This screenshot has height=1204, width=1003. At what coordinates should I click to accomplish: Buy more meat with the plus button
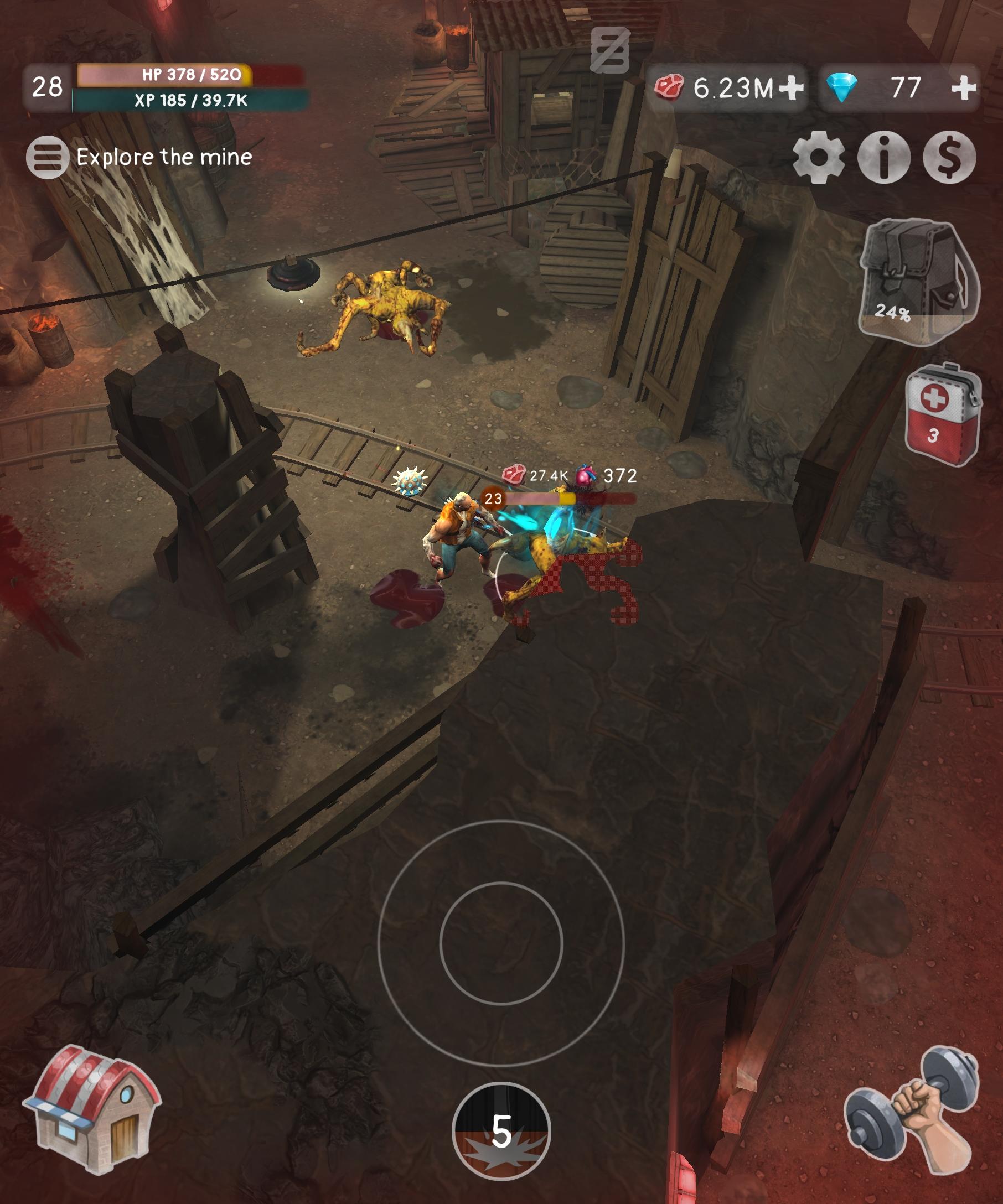pyautogui.click(x=793, y=87)
